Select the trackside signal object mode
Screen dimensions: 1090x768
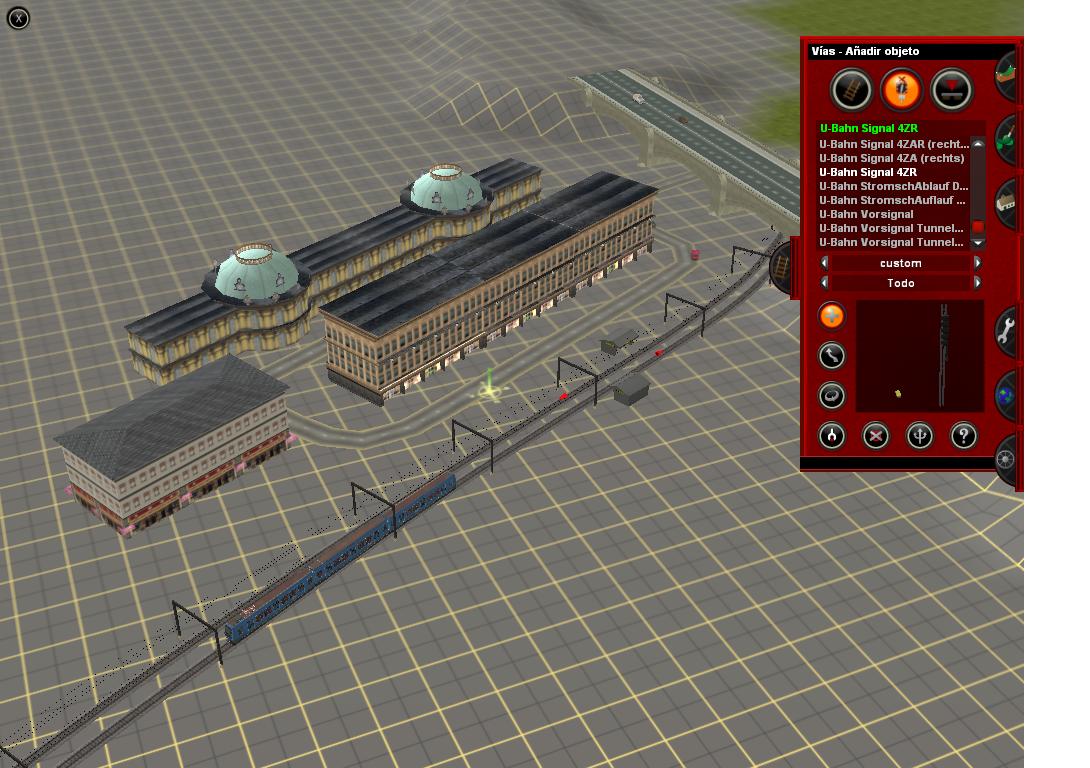click(901, 90)
